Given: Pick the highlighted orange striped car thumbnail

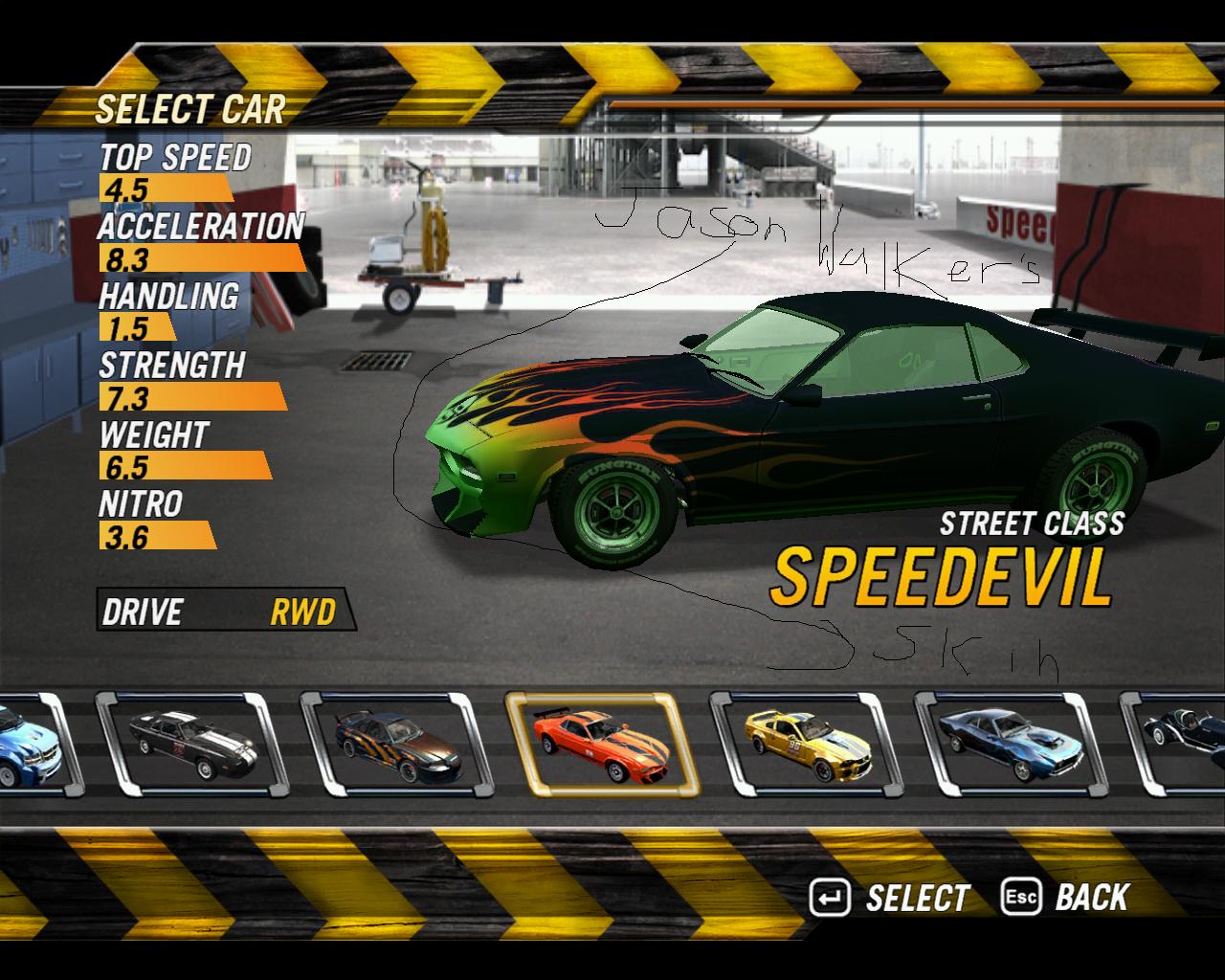Looking at the screenshot, I should click(x=602, y=745).
